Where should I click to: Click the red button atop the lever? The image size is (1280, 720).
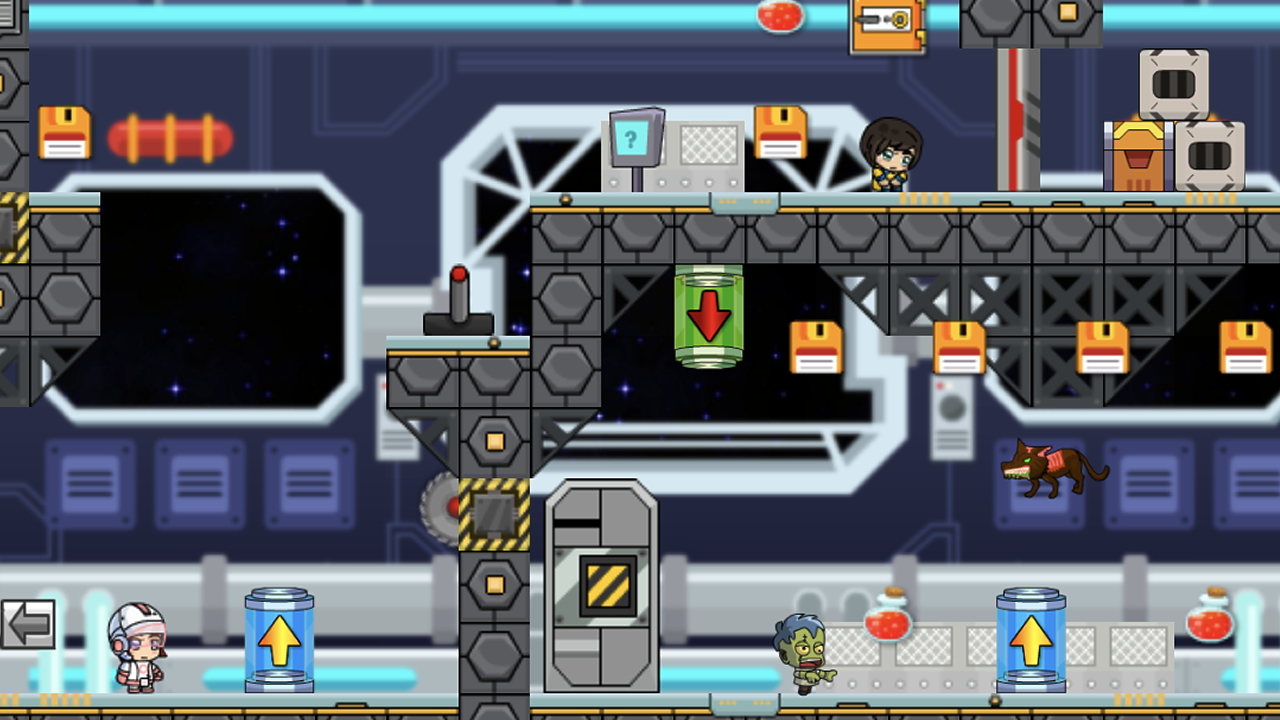click(x=459, y=273)
